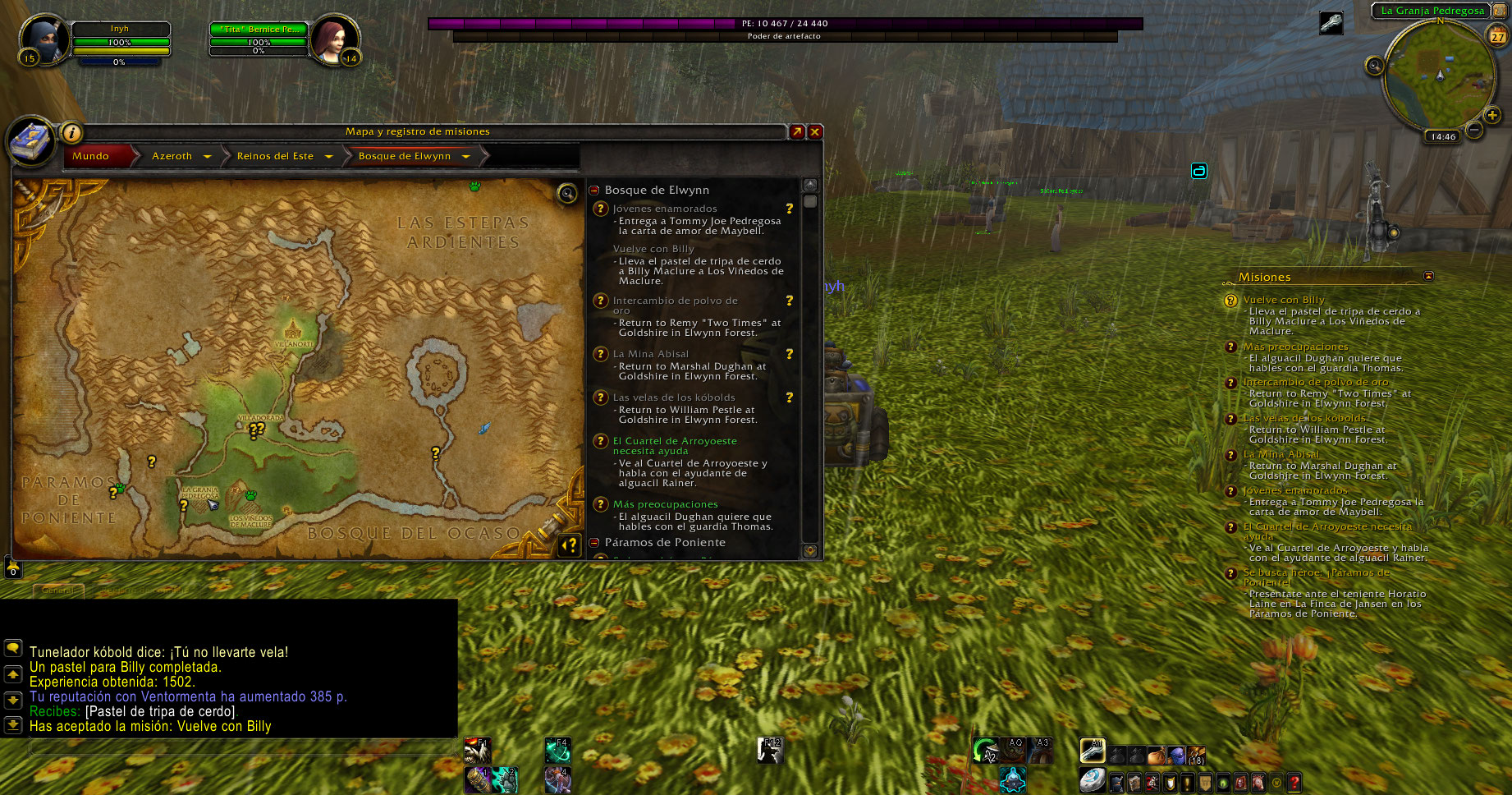The width and height of the screenshot is (1512, 795).
Task: Zoom out on the minimap
Action: (x=1474, y=130)
